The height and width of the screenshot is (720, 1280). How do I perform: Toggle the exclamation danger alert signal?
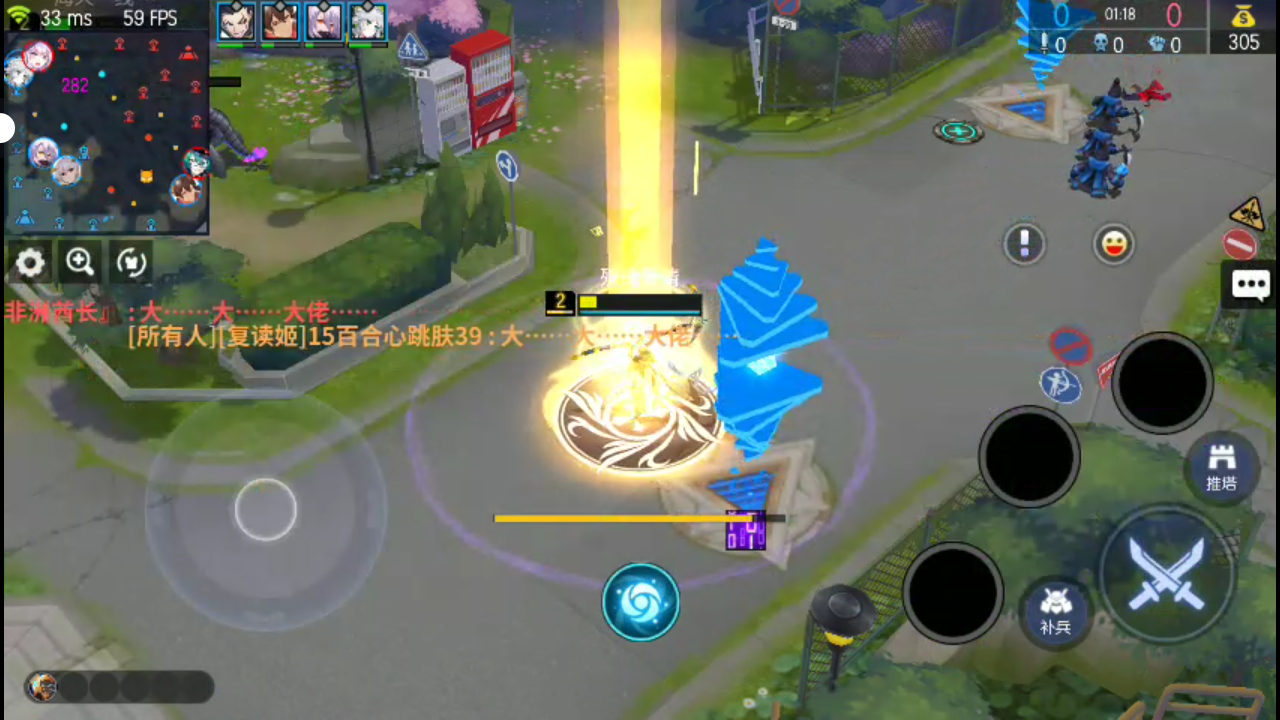click(x=1024, y=243)
